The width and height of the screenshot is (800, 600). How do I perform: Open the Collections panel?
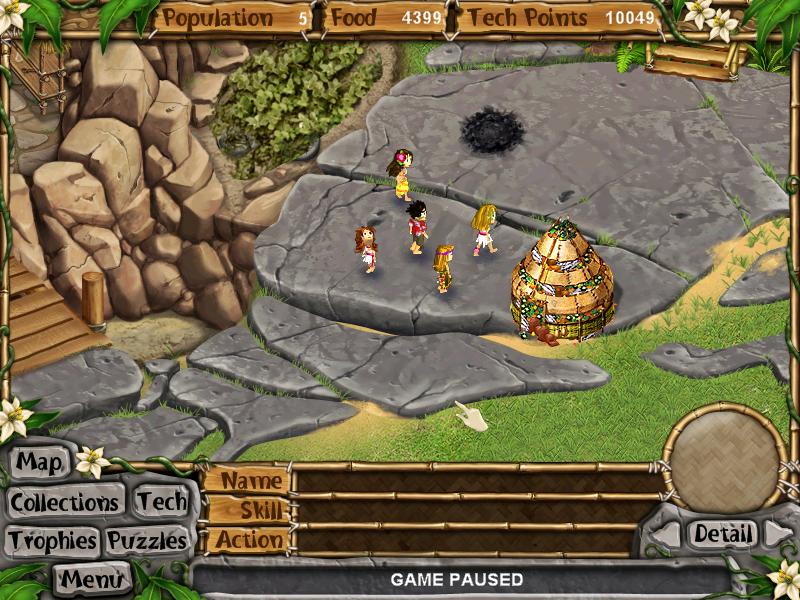coord(66,501)
